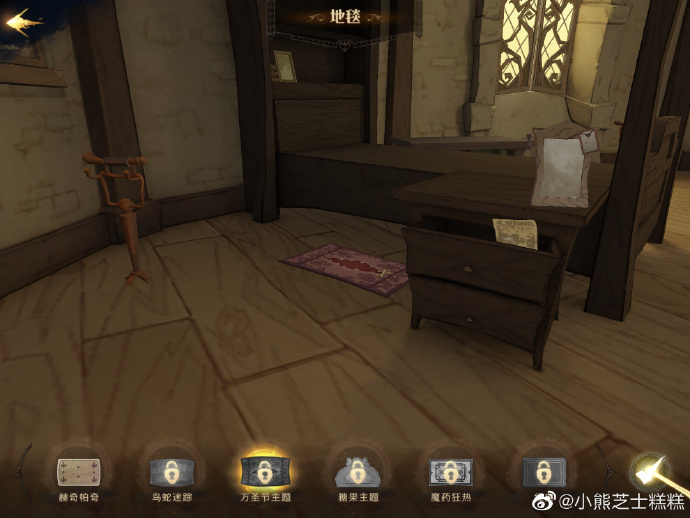690x518 pixels.
Task: Go back with the golden arrow button
Action: pos(24,21)
